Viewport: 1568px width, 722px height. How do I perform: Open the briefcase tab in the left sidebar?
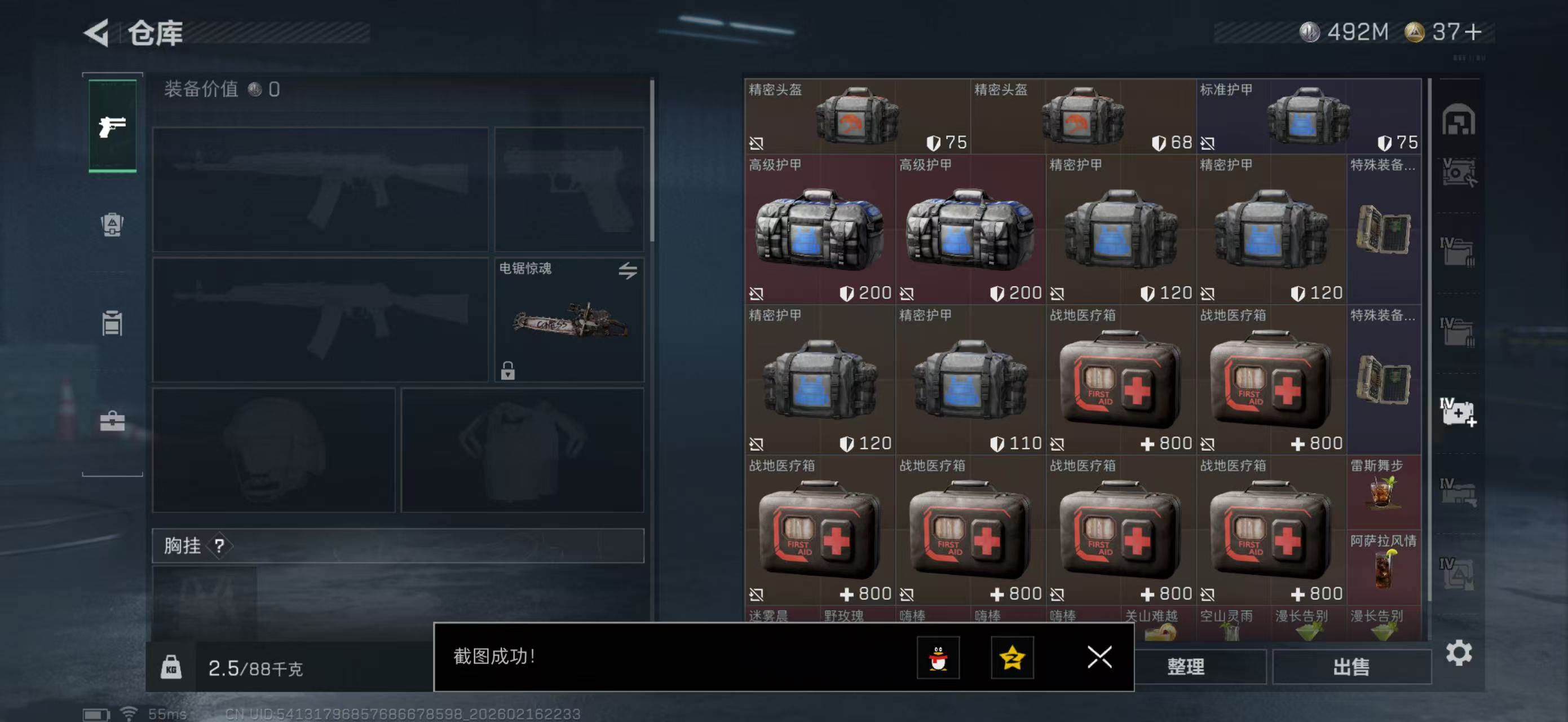pos(112,421)
